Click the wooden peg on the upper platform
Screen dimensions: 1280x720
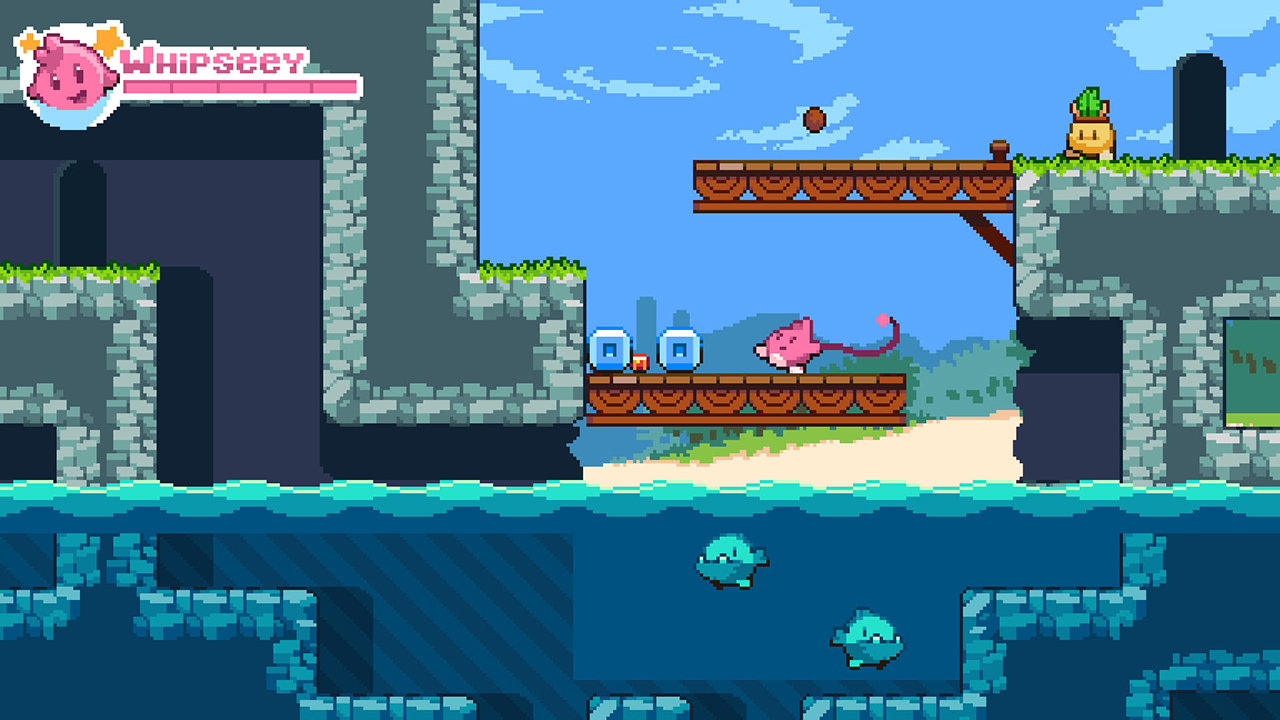click(x=999, y=148)
